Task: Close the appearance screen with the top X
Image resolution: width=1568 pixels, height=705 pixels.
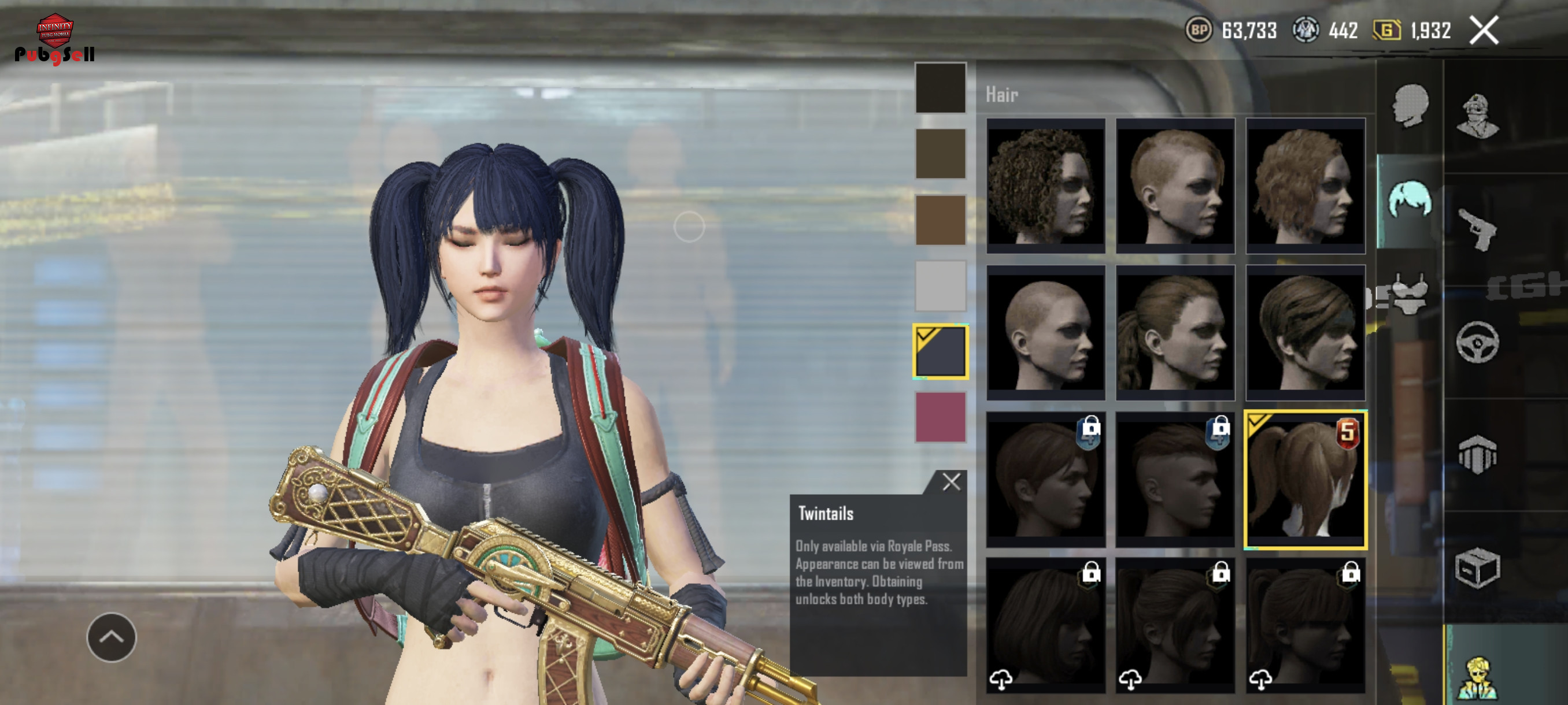Action: point(1484,30)
